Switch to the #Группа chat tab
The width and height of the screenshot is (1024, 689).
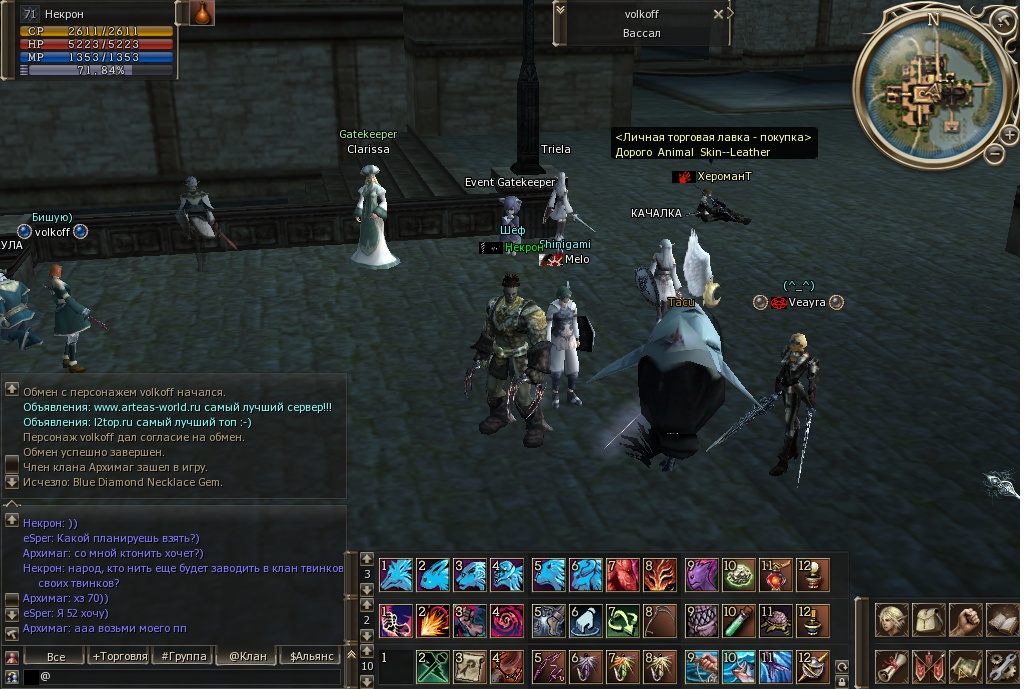[x=184, y=656]
